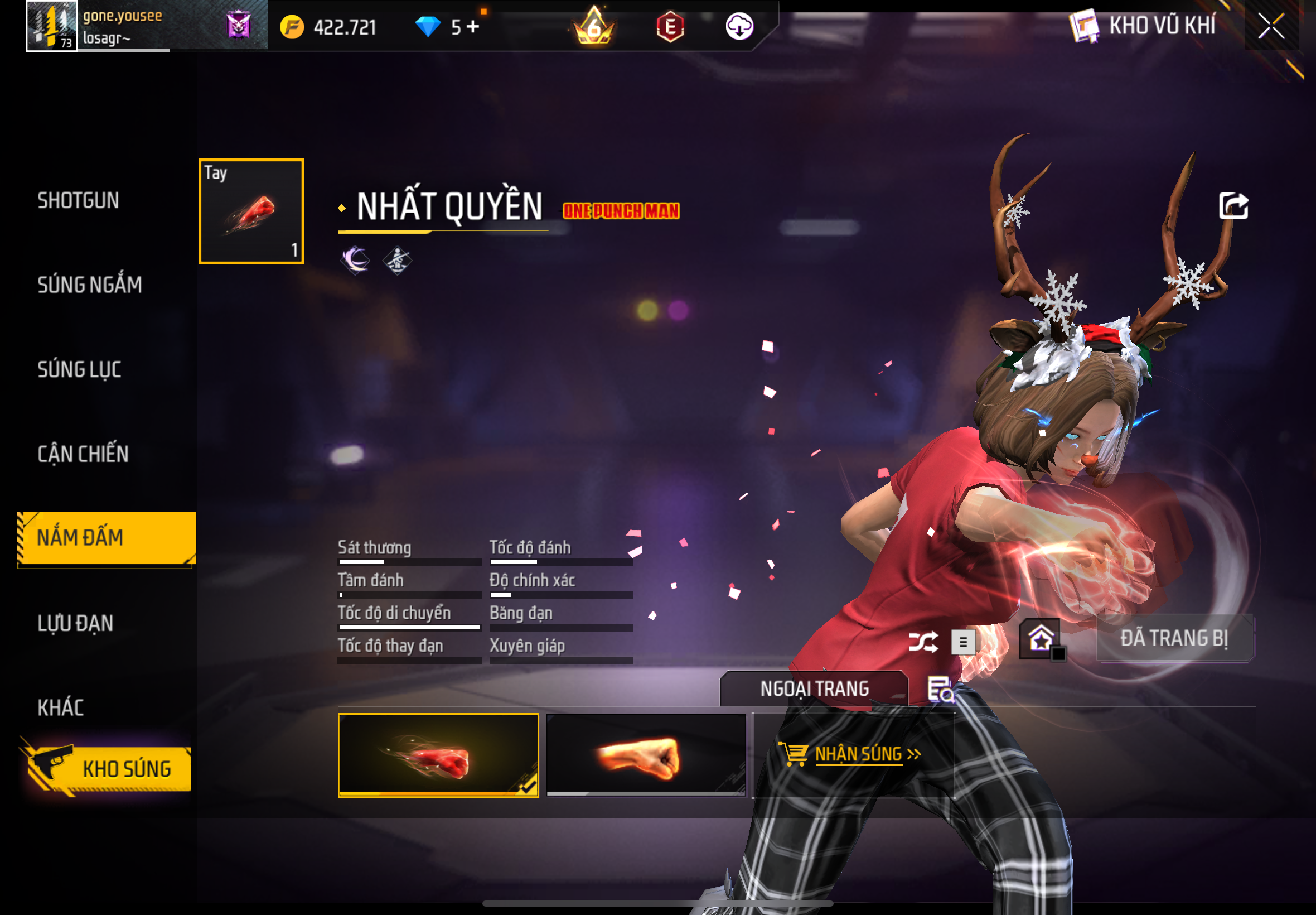Screen dimensions: 1316x915
Task: Open the NGOẠI TRANG tab
Action: (814, 688)
